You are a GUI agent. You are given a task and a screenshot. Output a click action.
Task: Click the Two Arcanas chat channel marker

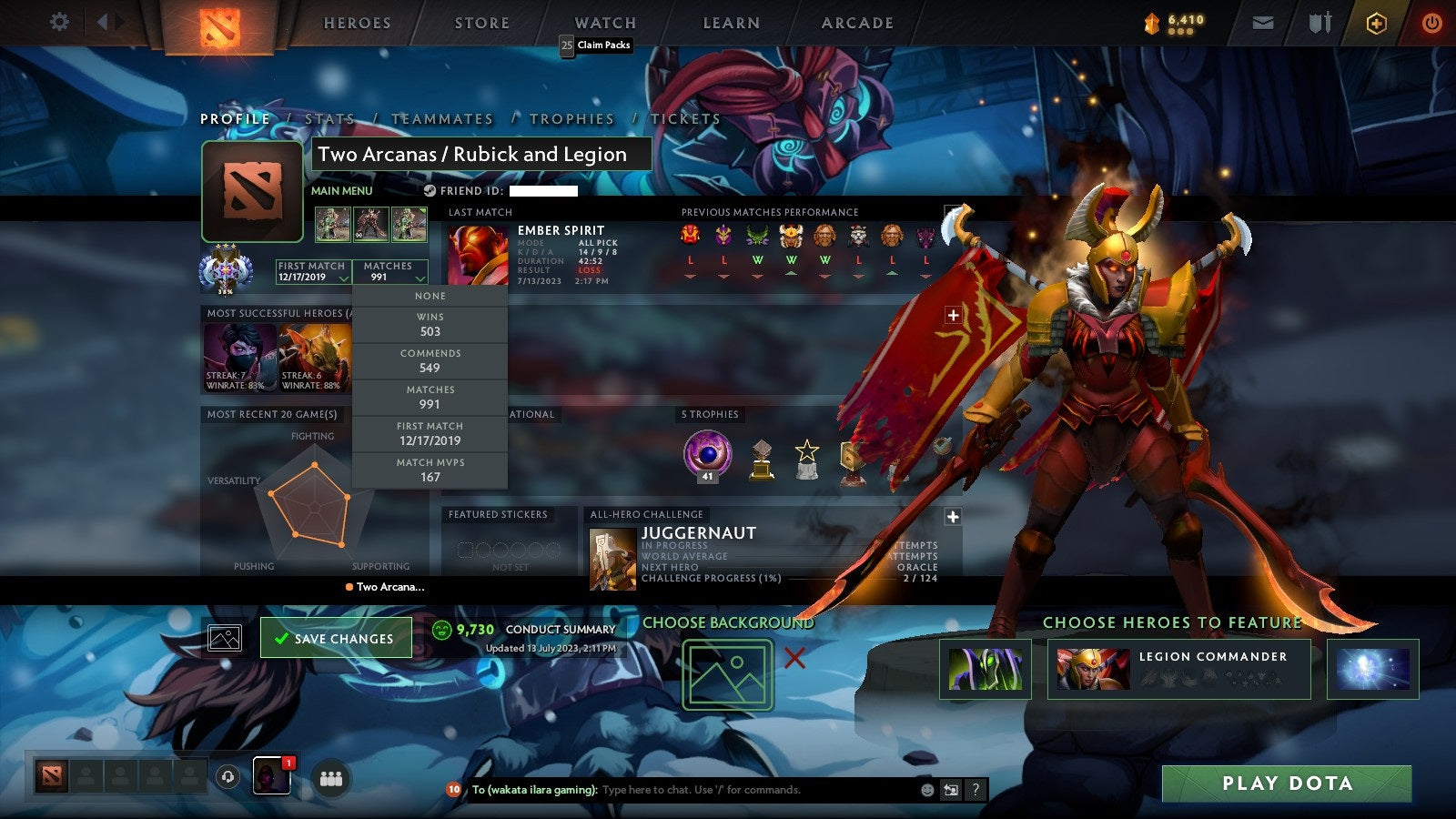[x=382, y=587]
